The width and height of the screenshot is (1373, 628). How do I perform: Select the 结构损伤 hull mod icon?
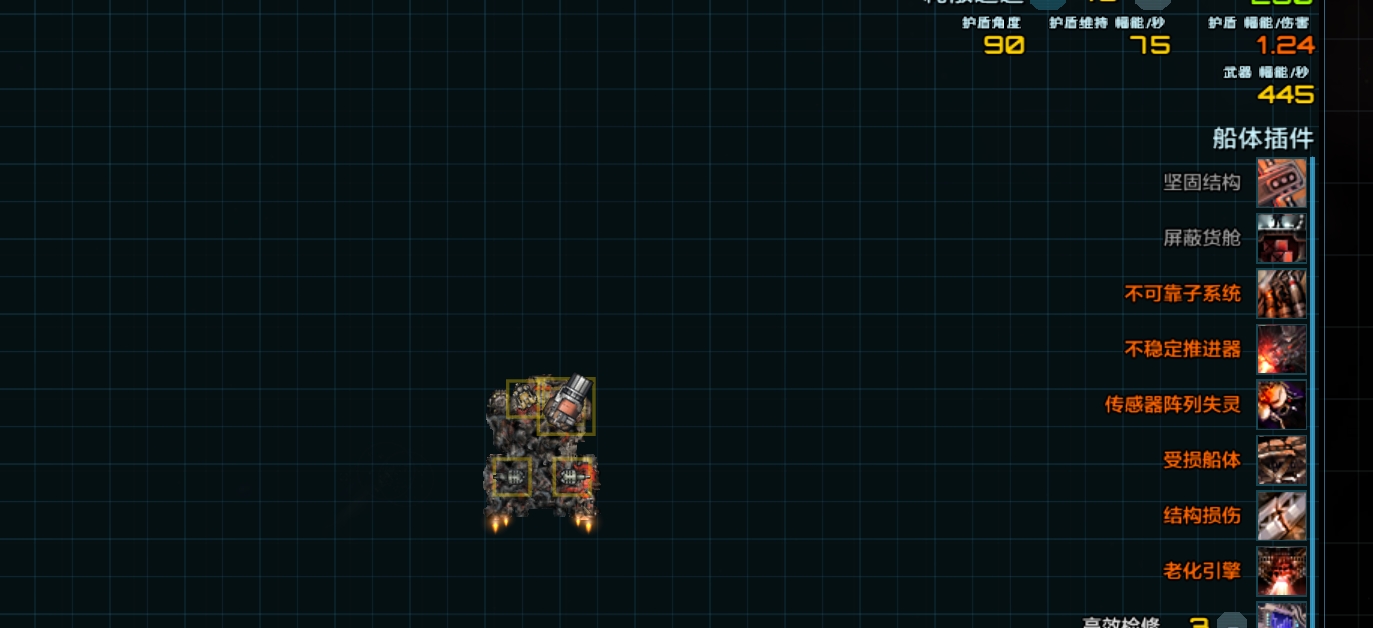pyautogui.click(x=1281, y=516)
